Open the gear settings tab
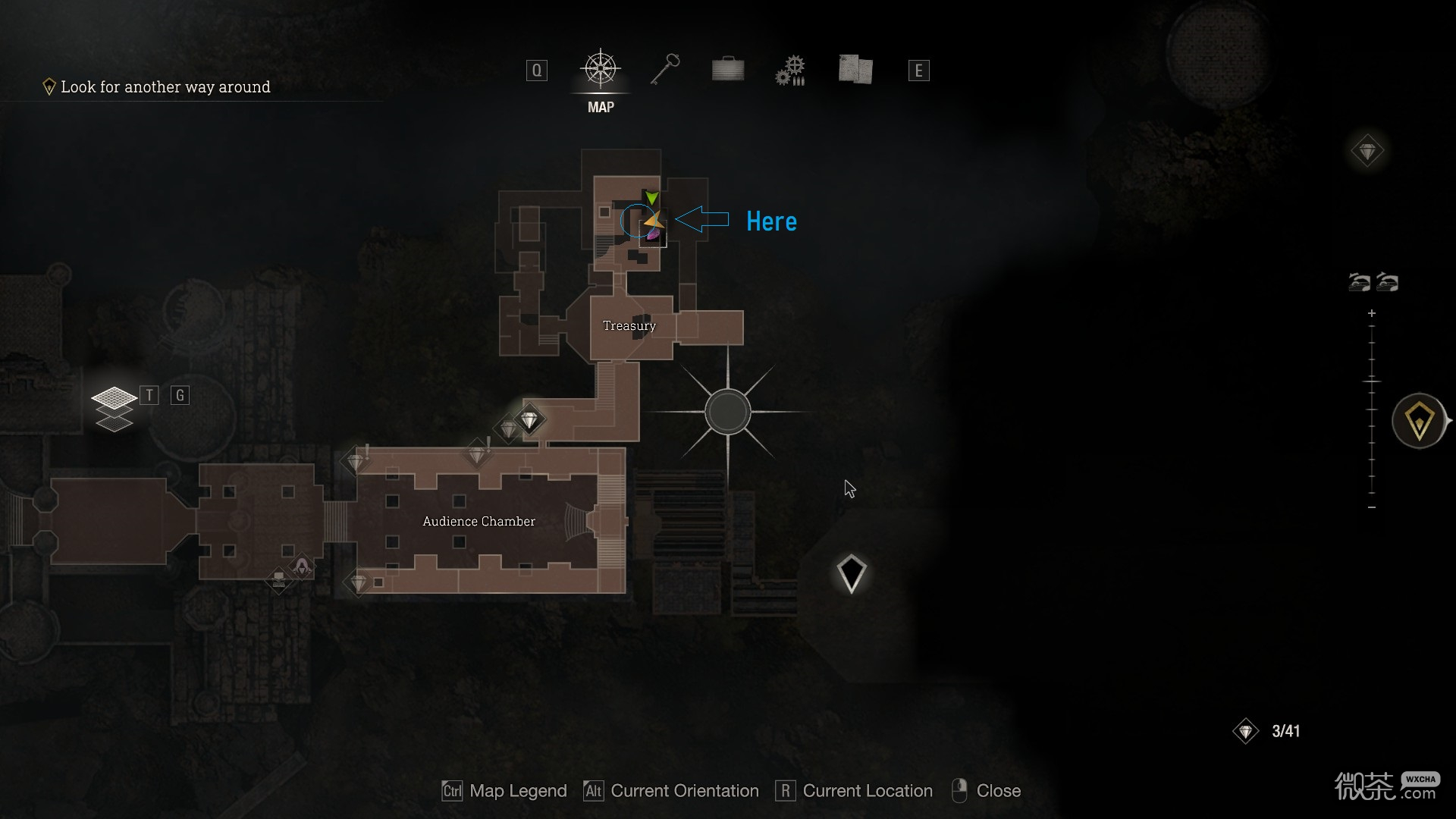The height and width of the screenshot is (819, 1456). pyautogui.click(x=790, y=71)
